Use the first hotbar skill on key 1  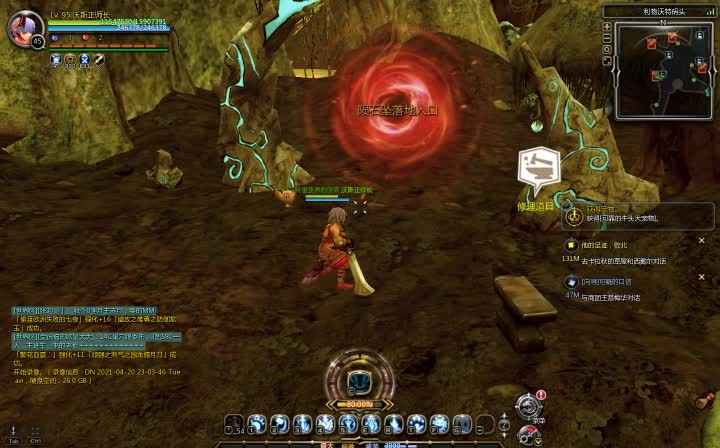(x=256, y=424)
